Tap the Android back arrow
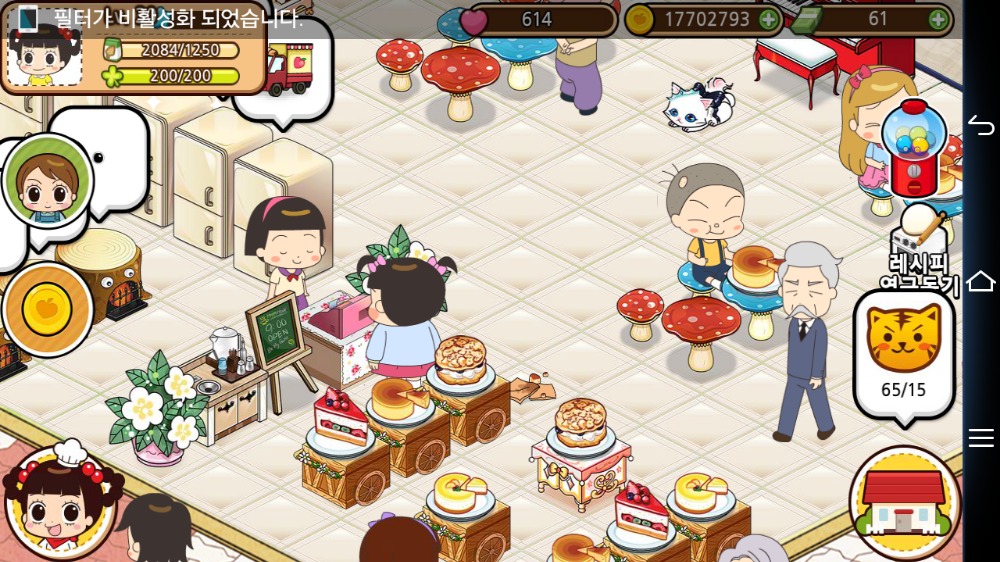The image size is (1000, 562). 981,125
